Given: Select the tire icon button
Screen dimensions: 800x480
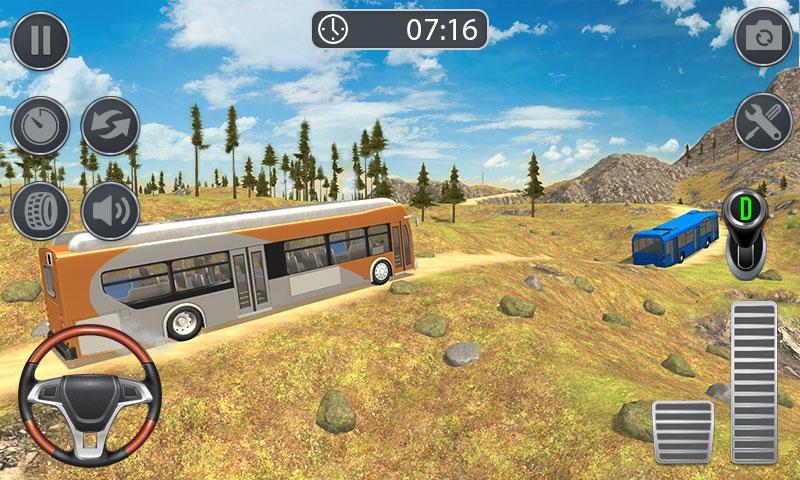Looking at the screenshot, I should (40, 211).
